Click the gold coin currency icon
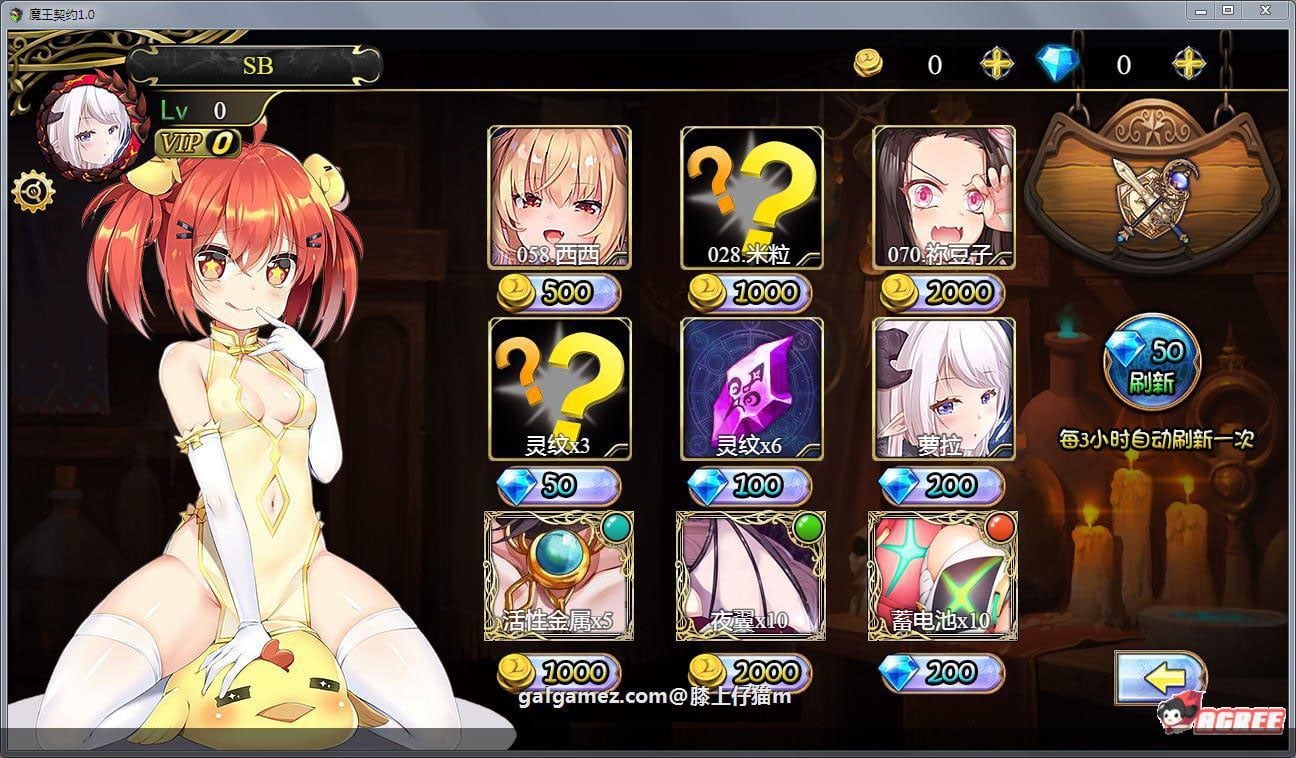Screen dimensions: 1296x758 [869, 64]
